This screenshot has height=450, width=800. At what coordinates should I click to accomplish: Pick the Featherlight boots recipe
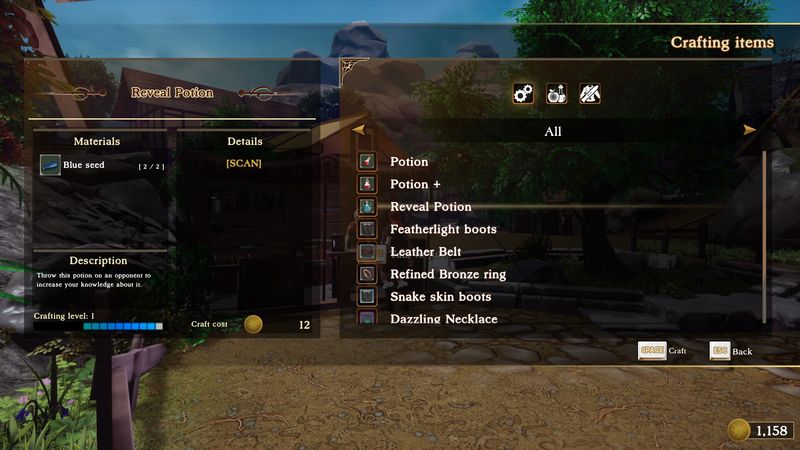pyautogui.click(x=443, y=229)
